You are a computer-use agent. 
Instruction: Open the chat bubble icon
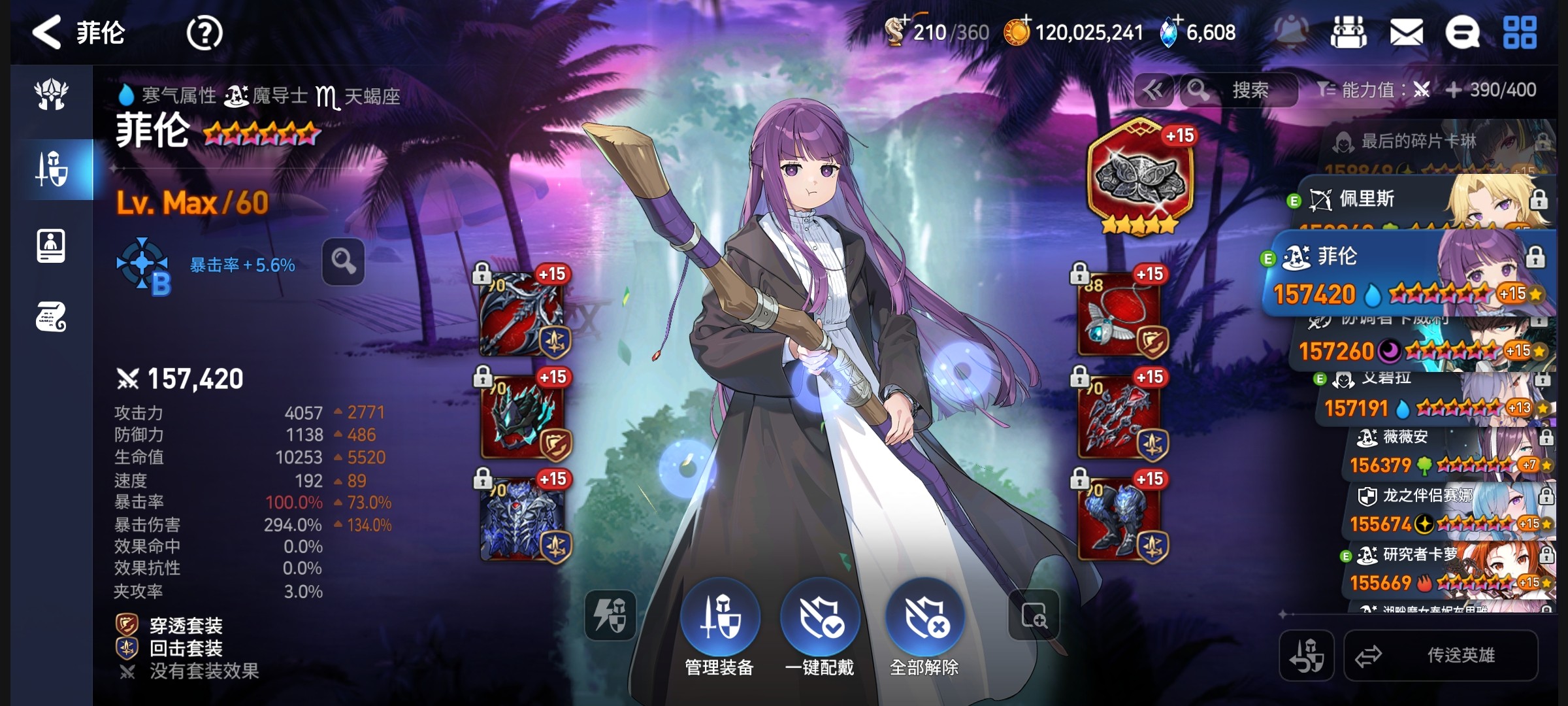coord(1462,33)
